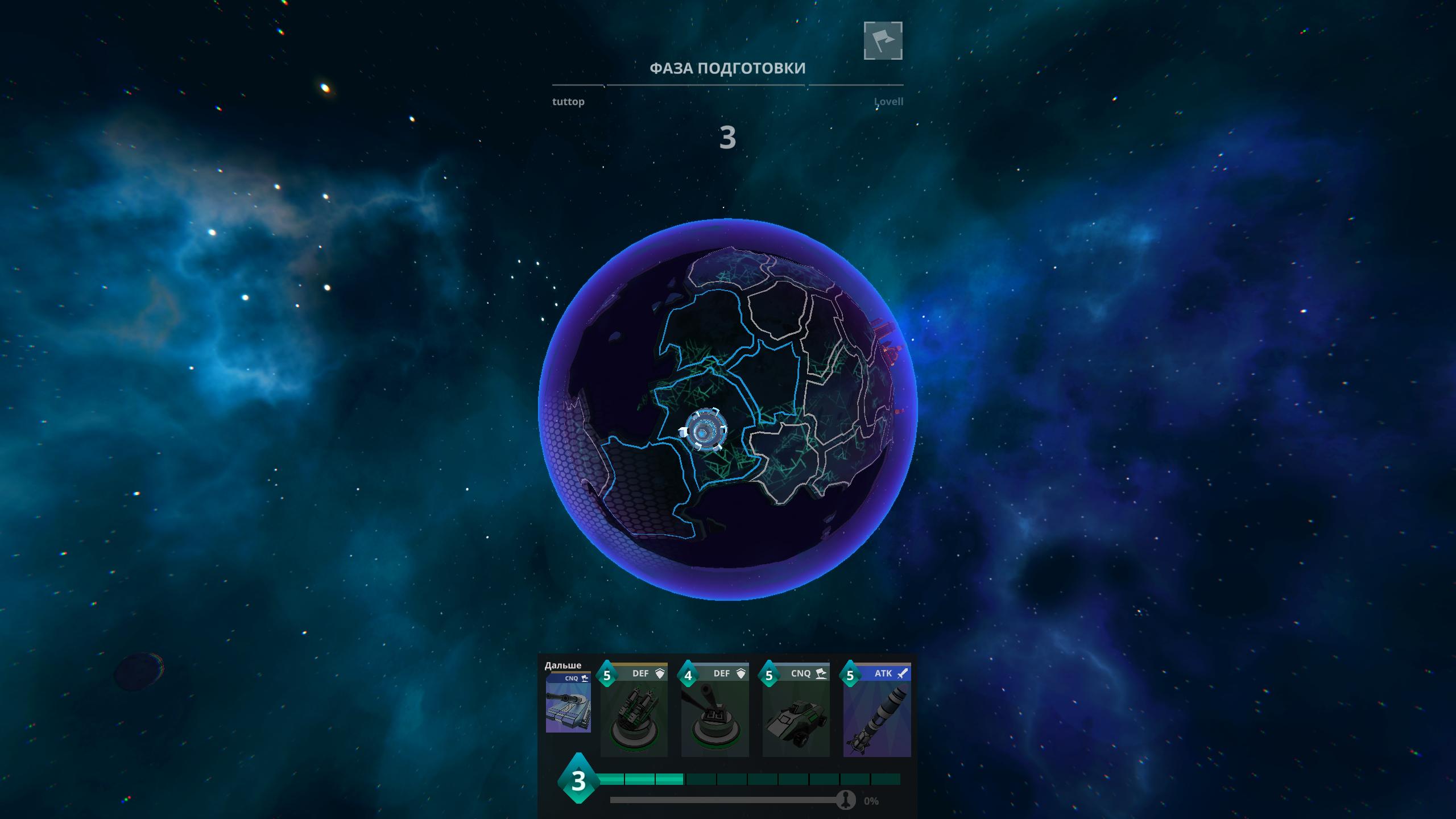This screenshot has height=819, width=1456.
Task: Select the 5-cost DEF twin turret card
Action: click(x=634, y=711)
